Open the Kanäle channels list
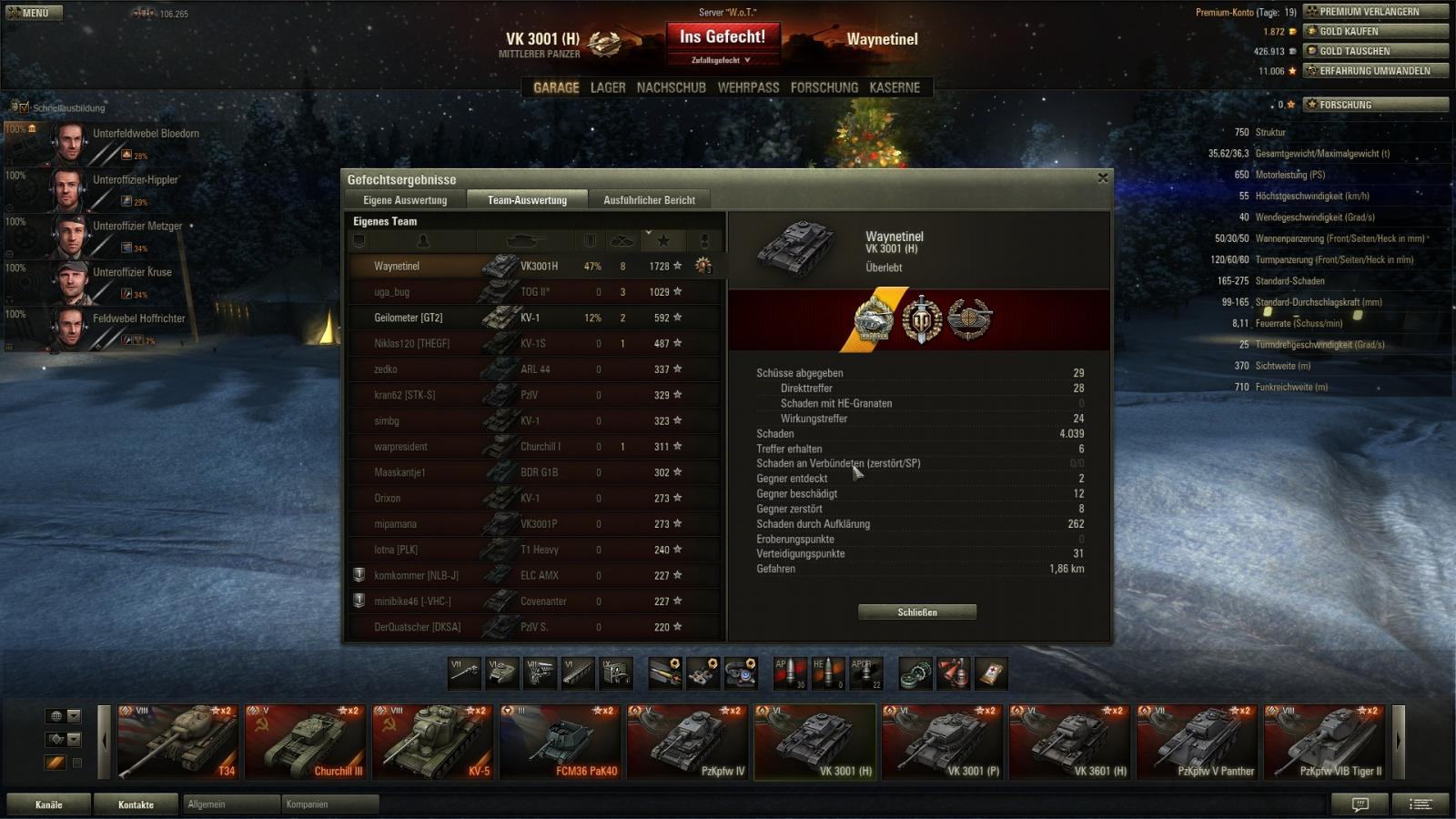 pos(49,804)
